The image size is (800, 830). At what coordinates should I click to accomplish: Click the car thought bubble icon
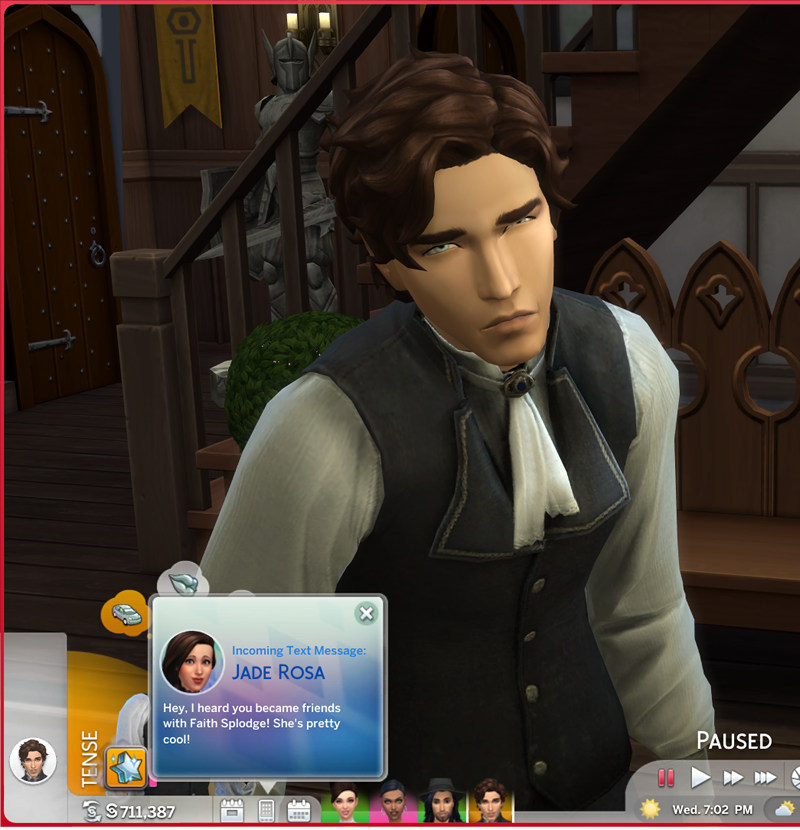pos(124,612)
